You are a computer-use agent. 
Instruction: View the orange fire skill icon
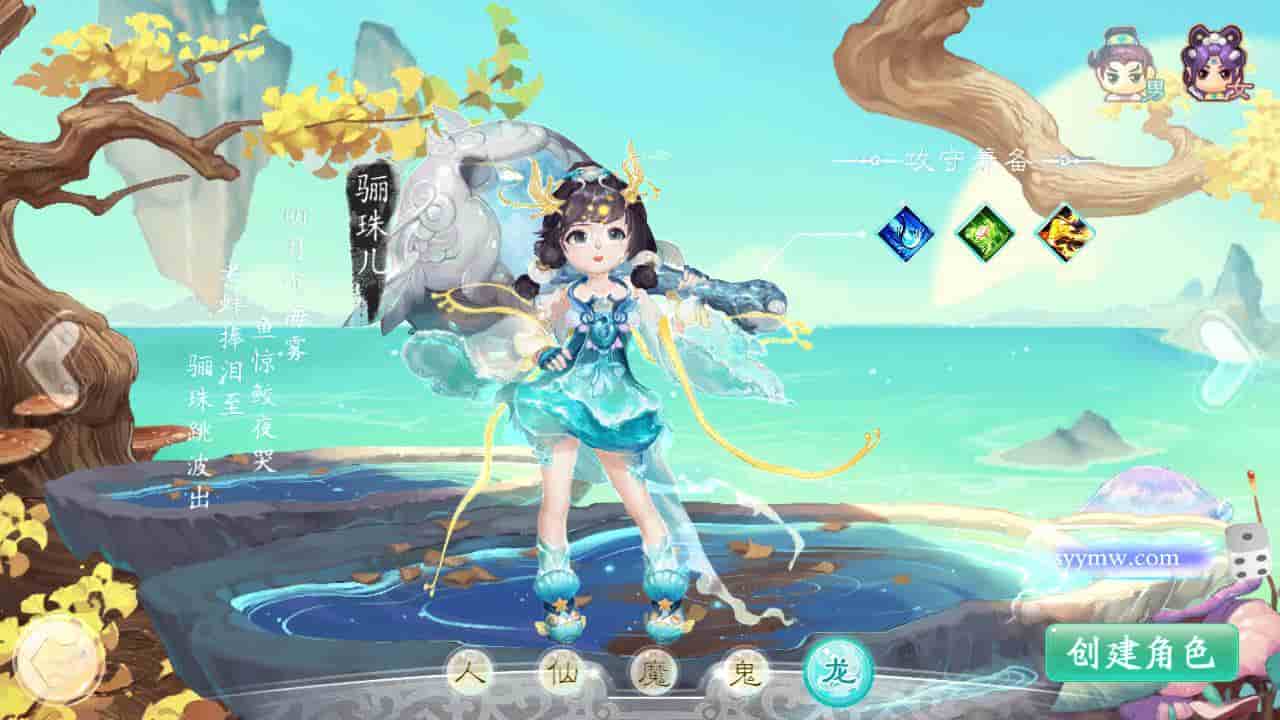pos(1064,232)
